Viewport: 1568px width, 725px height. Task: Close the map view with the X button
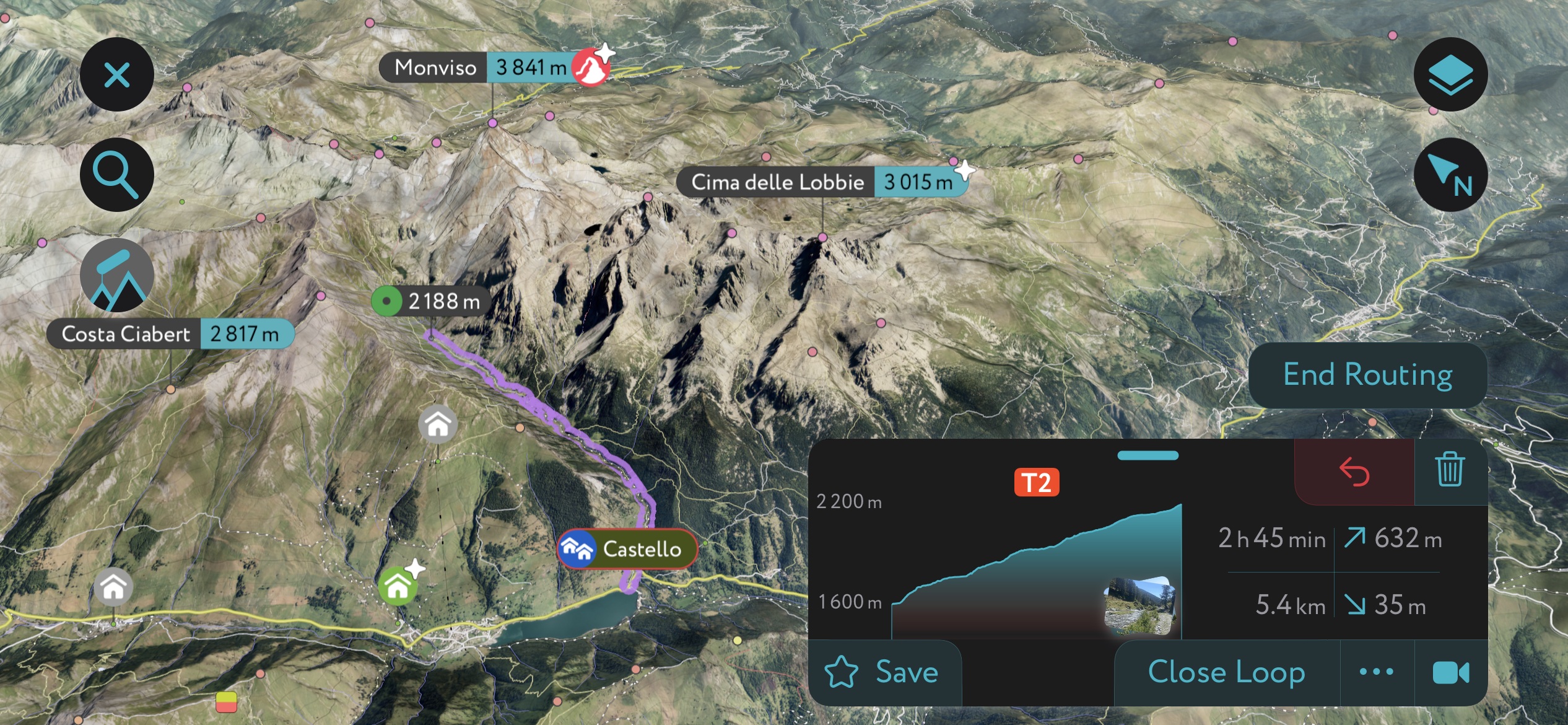[116, 75]
